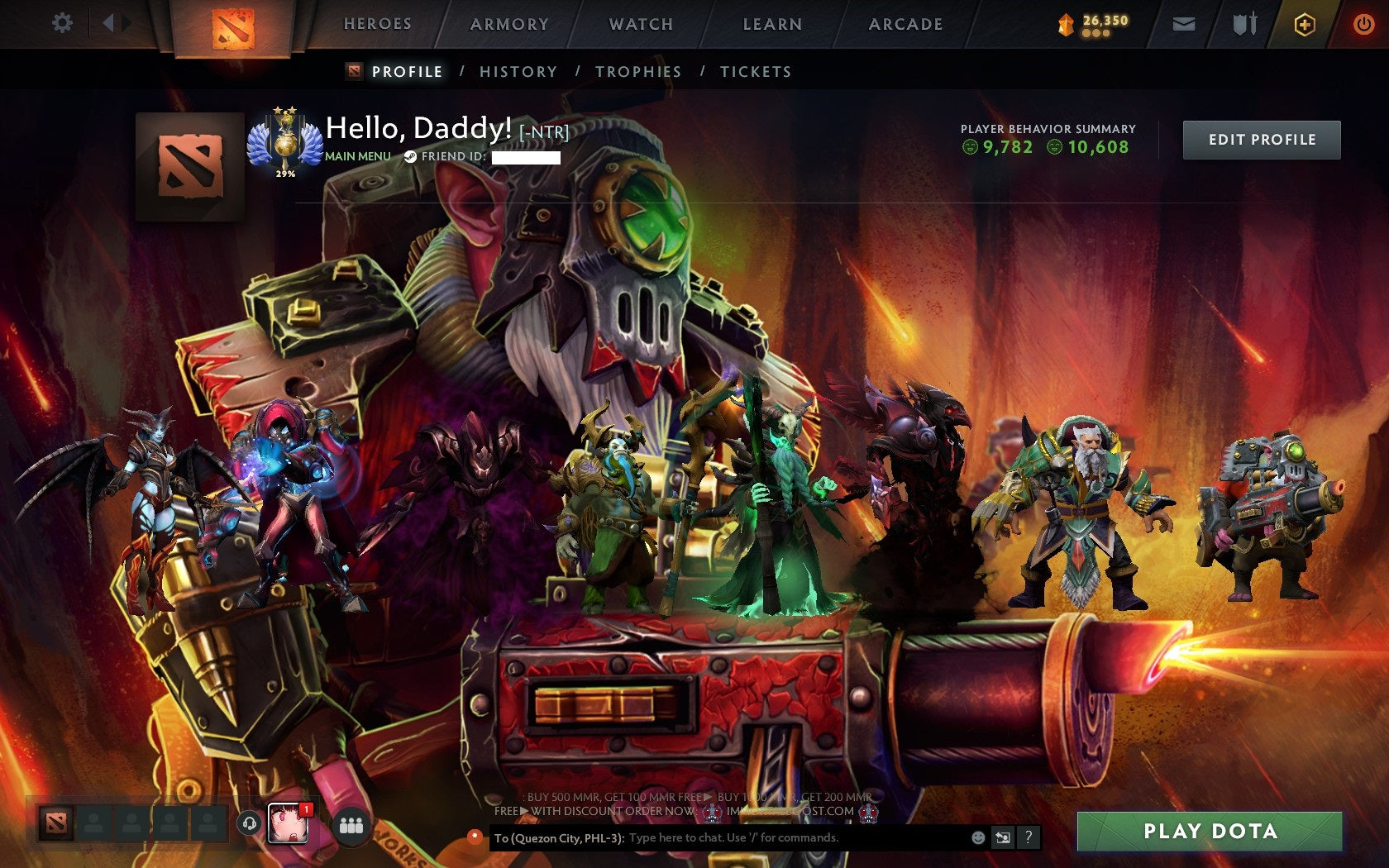Open the mail notifications envelope icon

point(1184,24)
